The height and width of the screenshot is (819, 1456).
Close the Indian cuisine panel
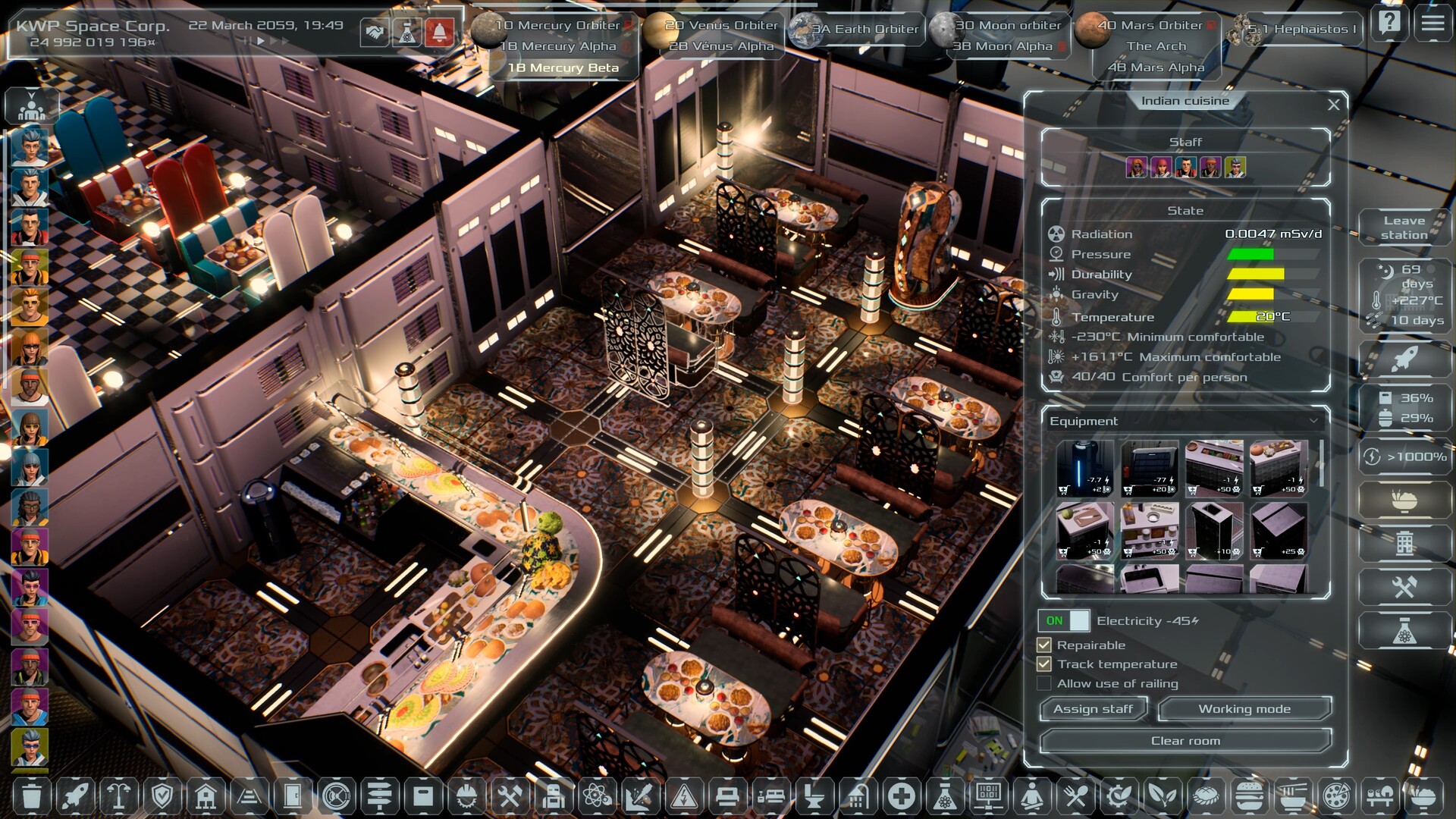coord(1333,105)
